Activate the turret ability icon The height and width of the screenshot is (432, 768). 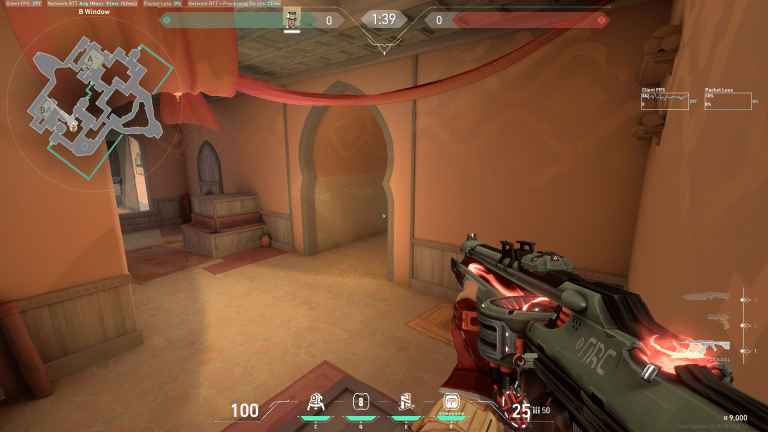click(317, 401)
